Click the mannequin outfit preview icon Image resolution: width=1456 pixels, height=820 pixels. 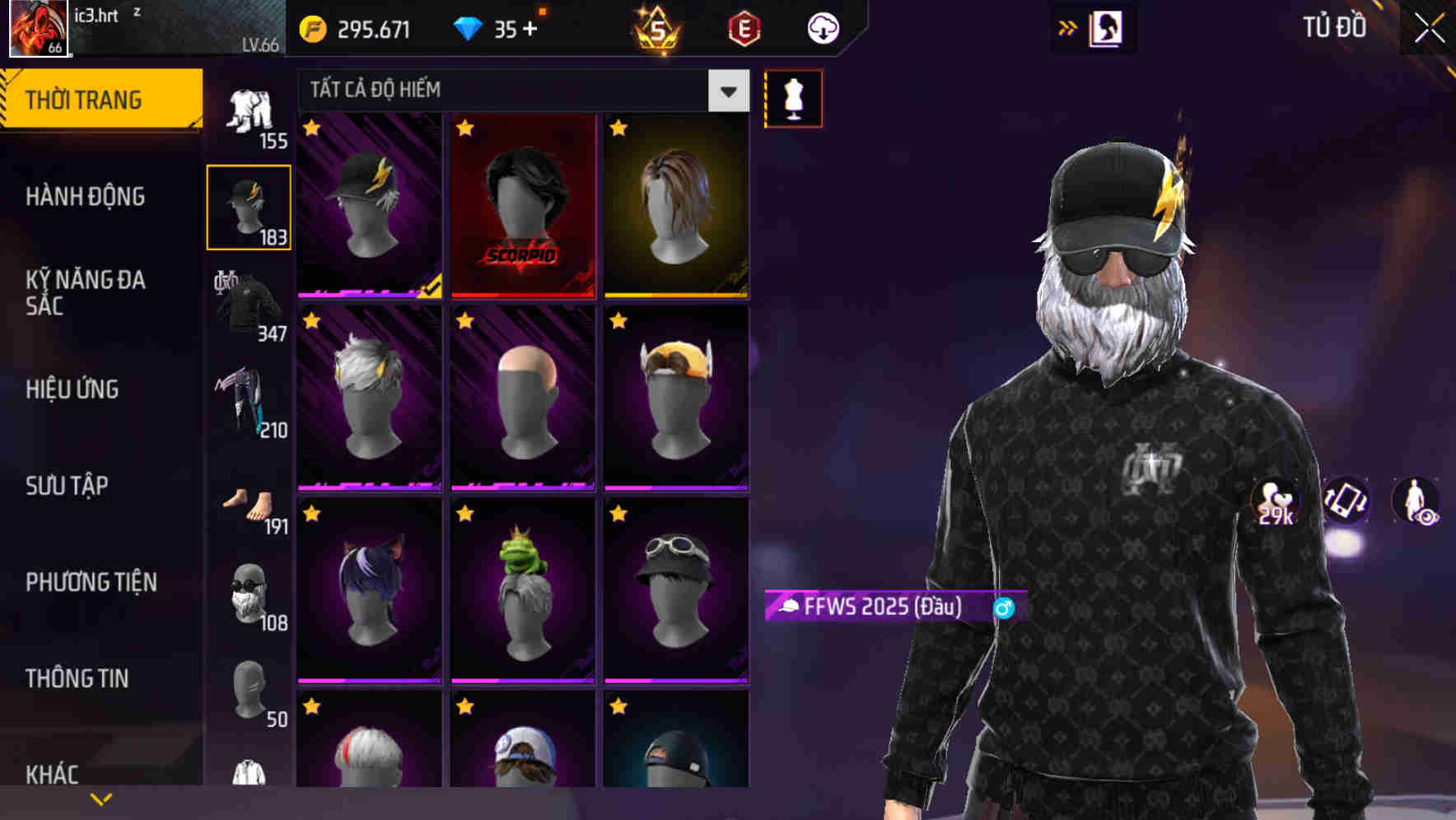(793, 97)
